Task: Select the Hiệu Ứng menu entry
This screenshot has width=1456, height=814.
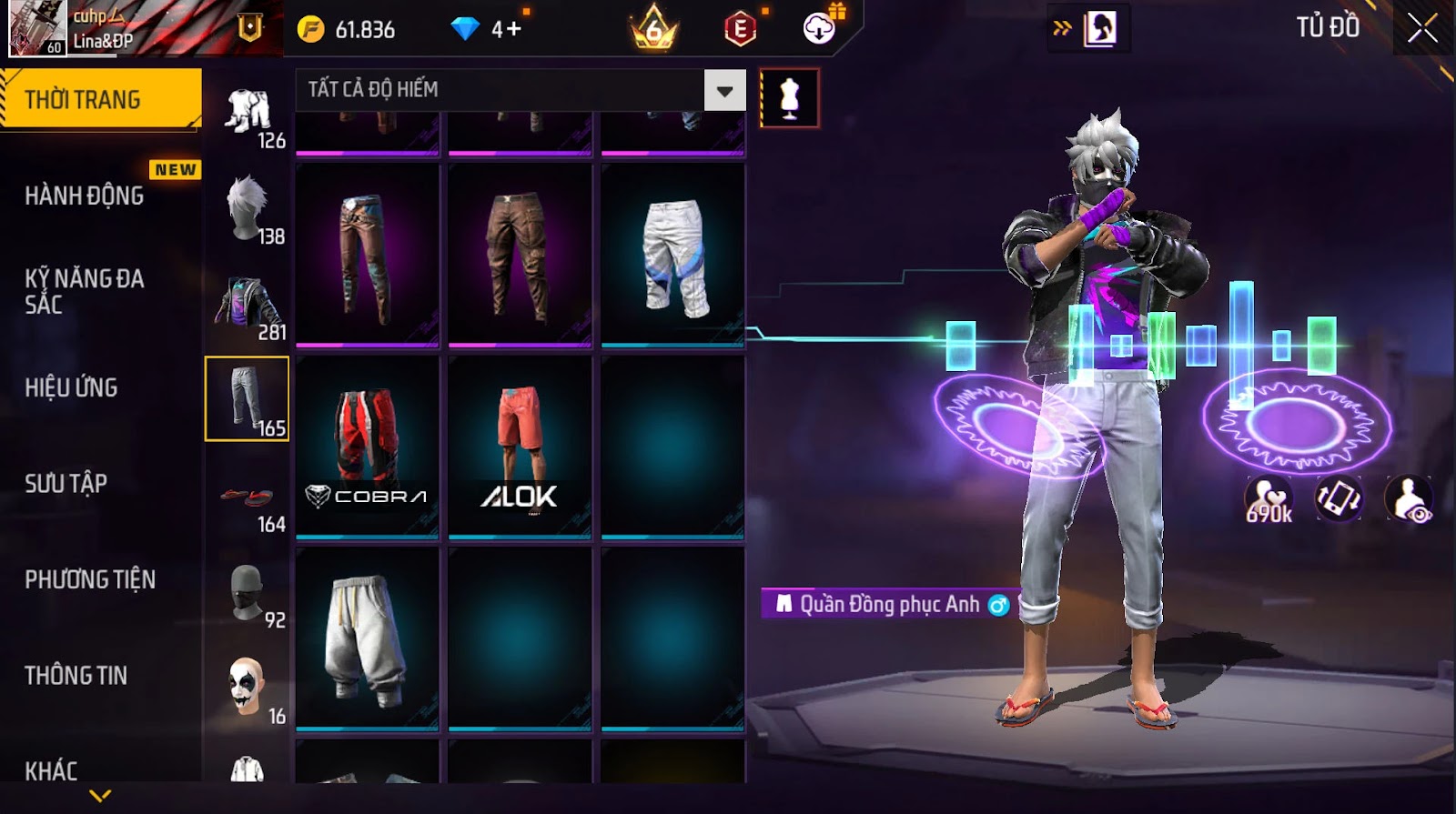Action: 71,387
